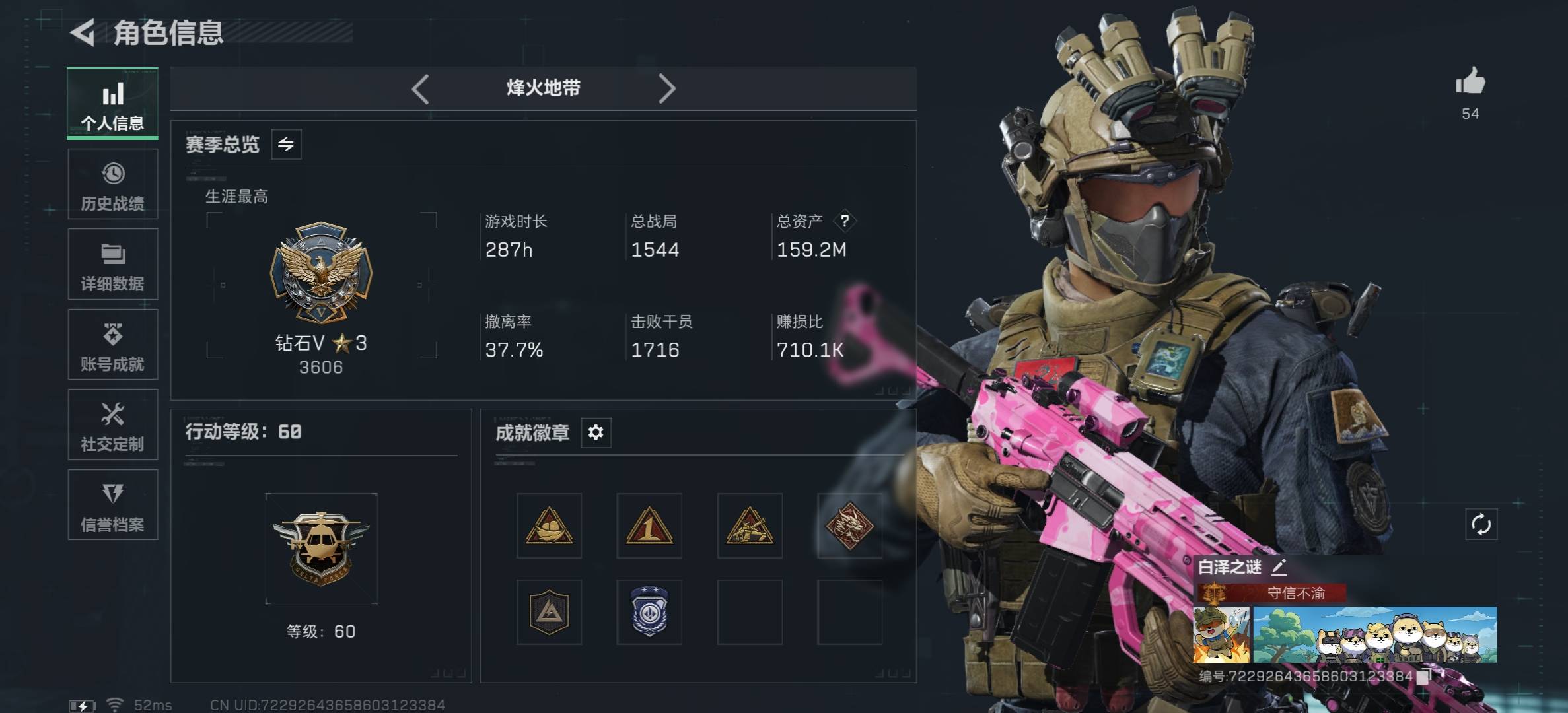Toggle the 赛季总览 swap button
The image size is (1568, 713).
pos(286,145)
